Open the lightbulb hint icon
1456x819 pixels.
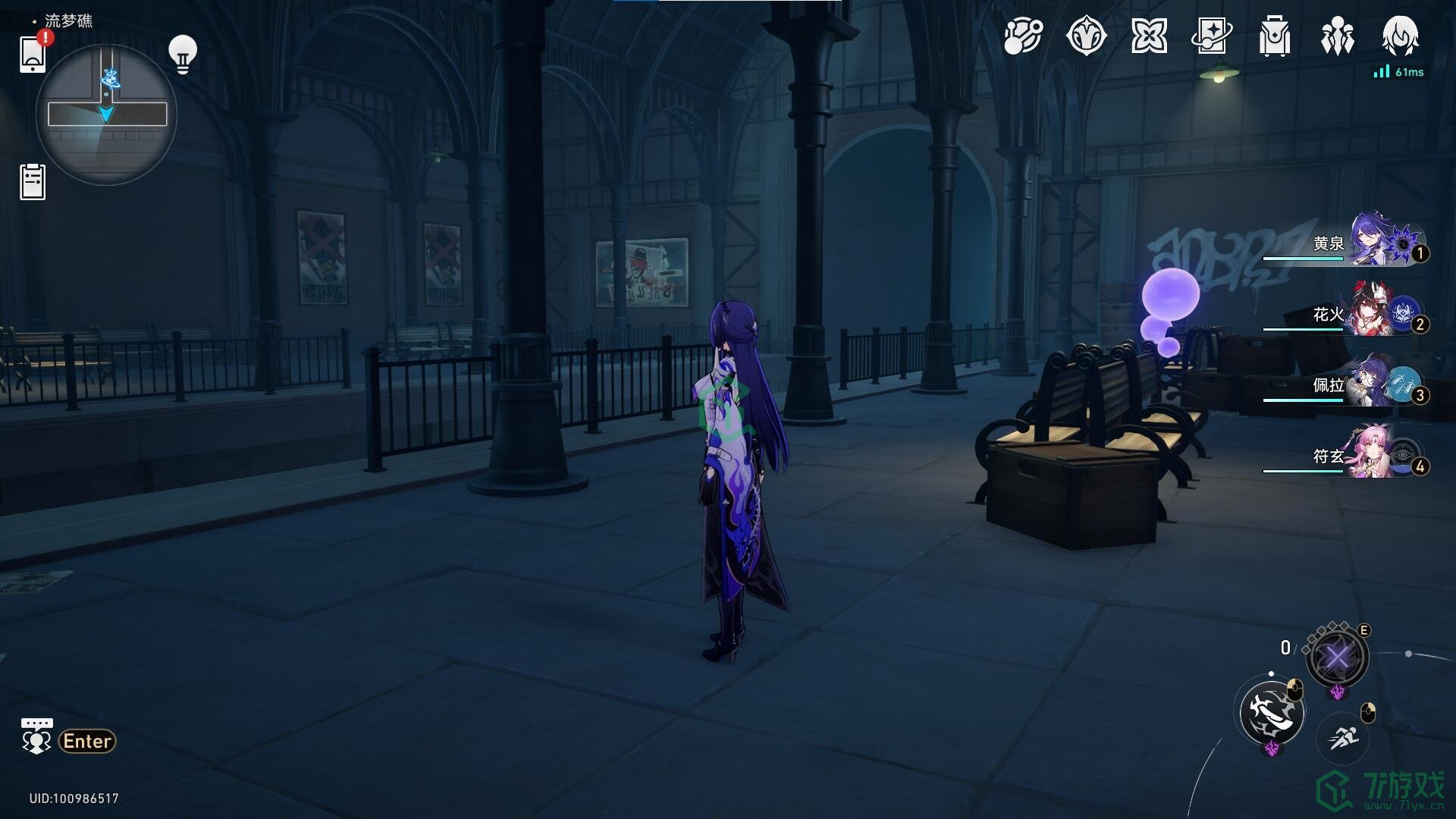click(182, 54)
